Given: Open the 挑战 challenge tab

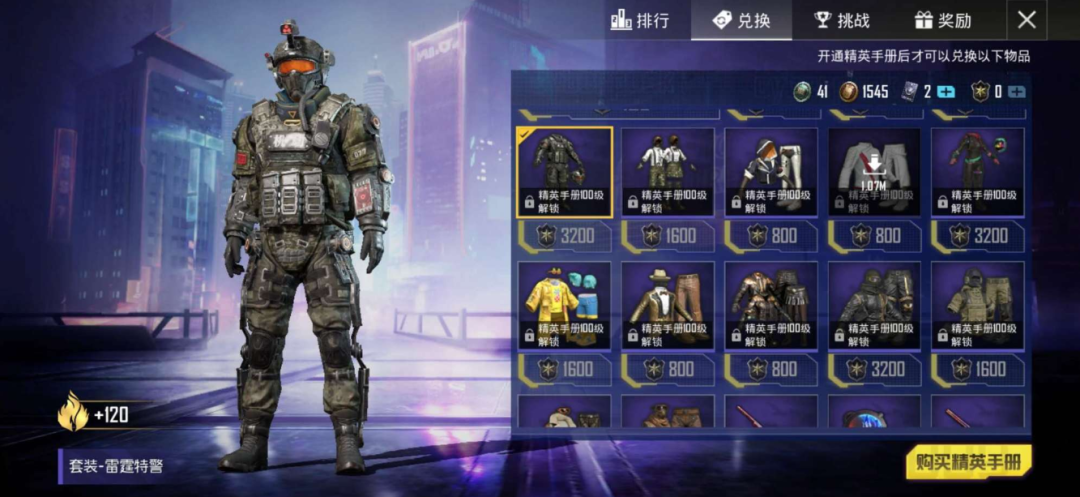Looking at the screenshot, I should point(842,20).
